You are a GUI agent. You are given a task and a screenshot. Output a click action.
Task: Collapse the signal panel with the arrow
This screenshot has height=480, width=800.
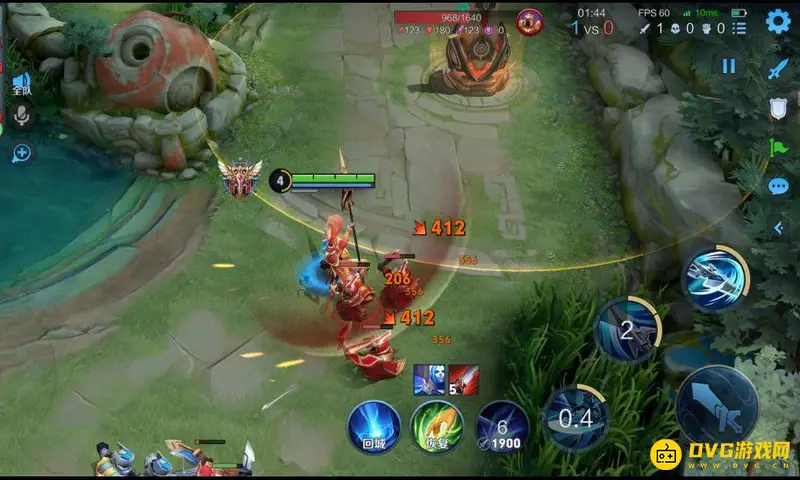pyautogui.click(x=779, y=228)
